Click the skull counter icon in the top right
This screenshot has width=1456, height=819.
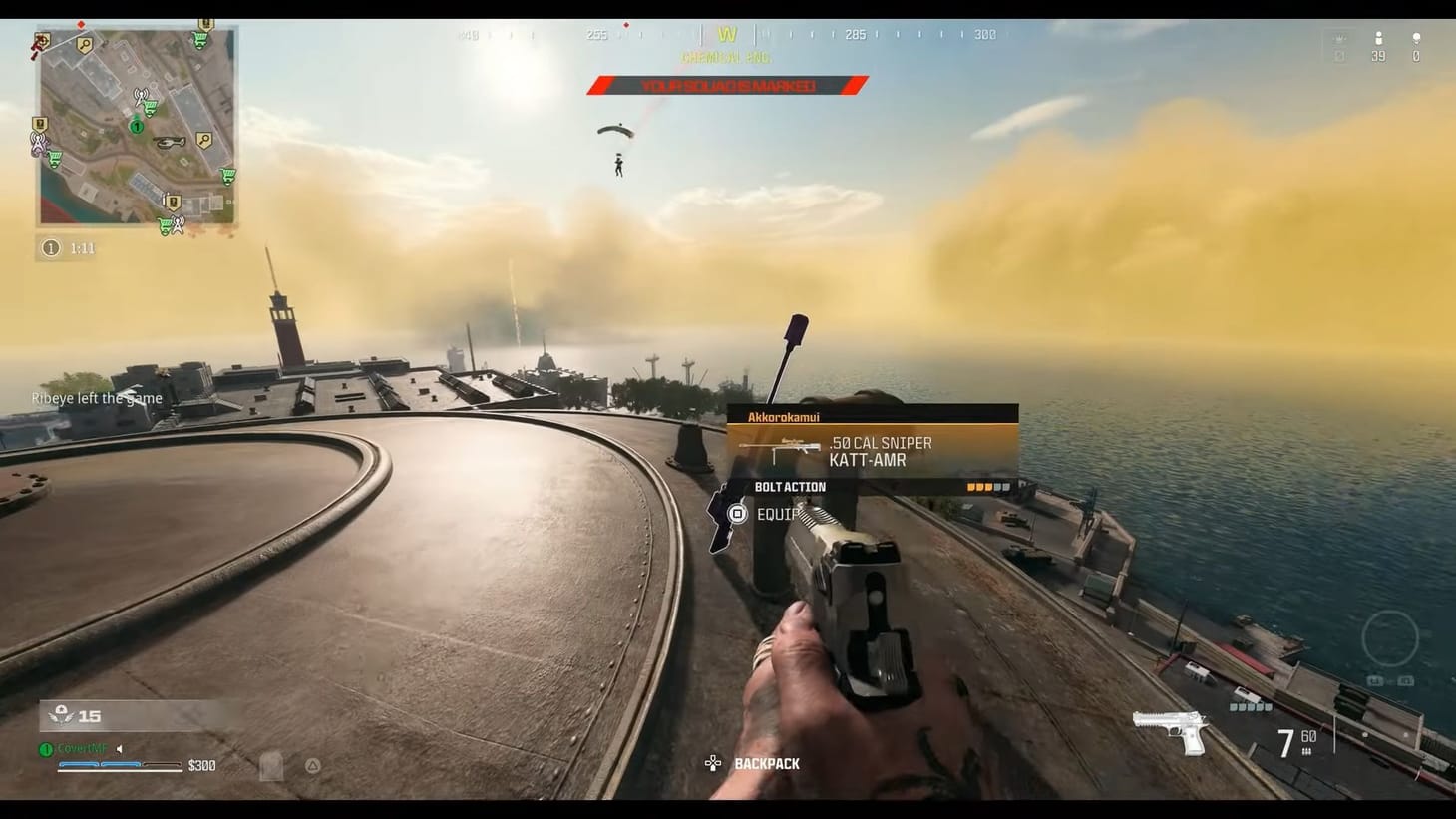tap(1416, 38)
